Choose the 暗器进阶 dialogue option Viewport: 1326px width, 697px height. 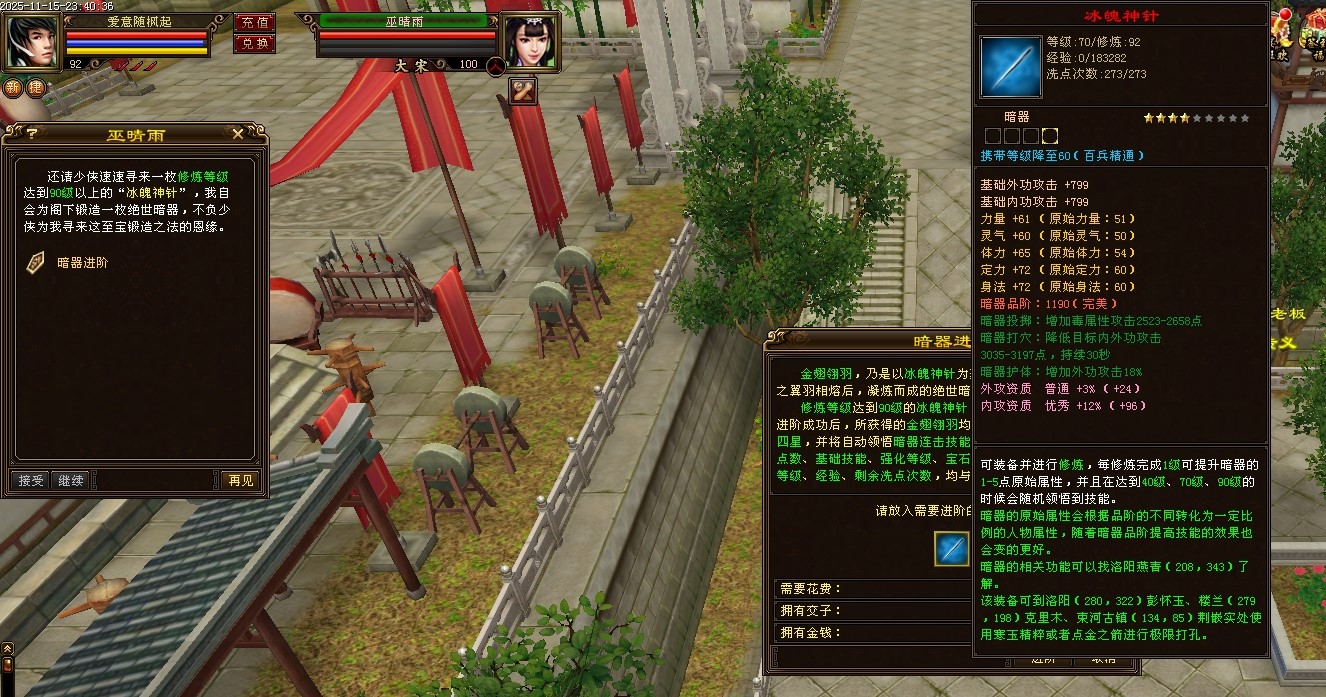point(82,263)
